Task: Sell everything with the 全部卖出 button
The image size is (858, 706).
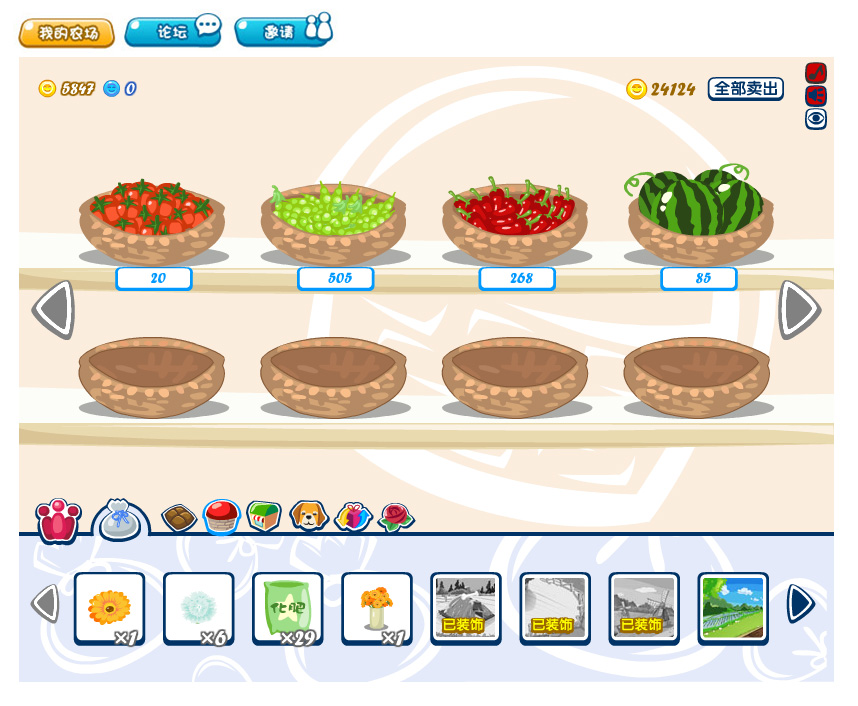Action: tap(745, 89)
